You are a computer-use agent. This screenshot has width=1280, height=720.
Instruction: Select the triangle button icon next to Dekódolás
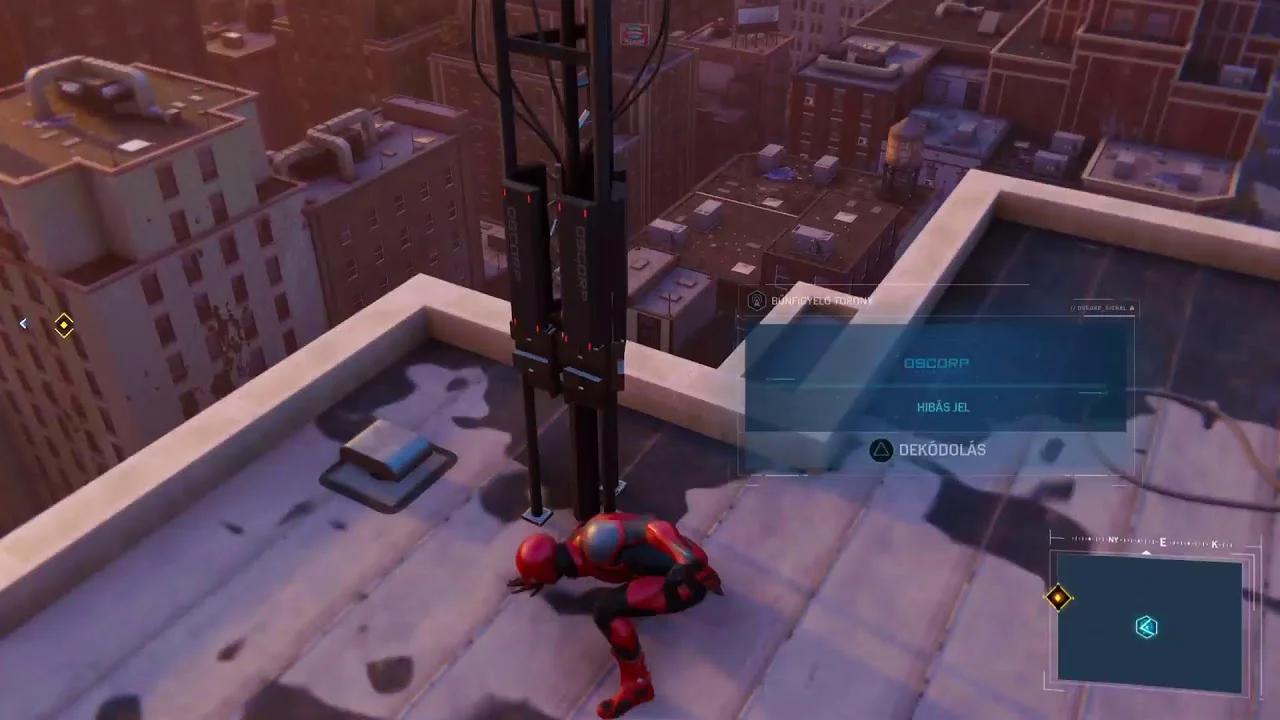click(881, 449)
